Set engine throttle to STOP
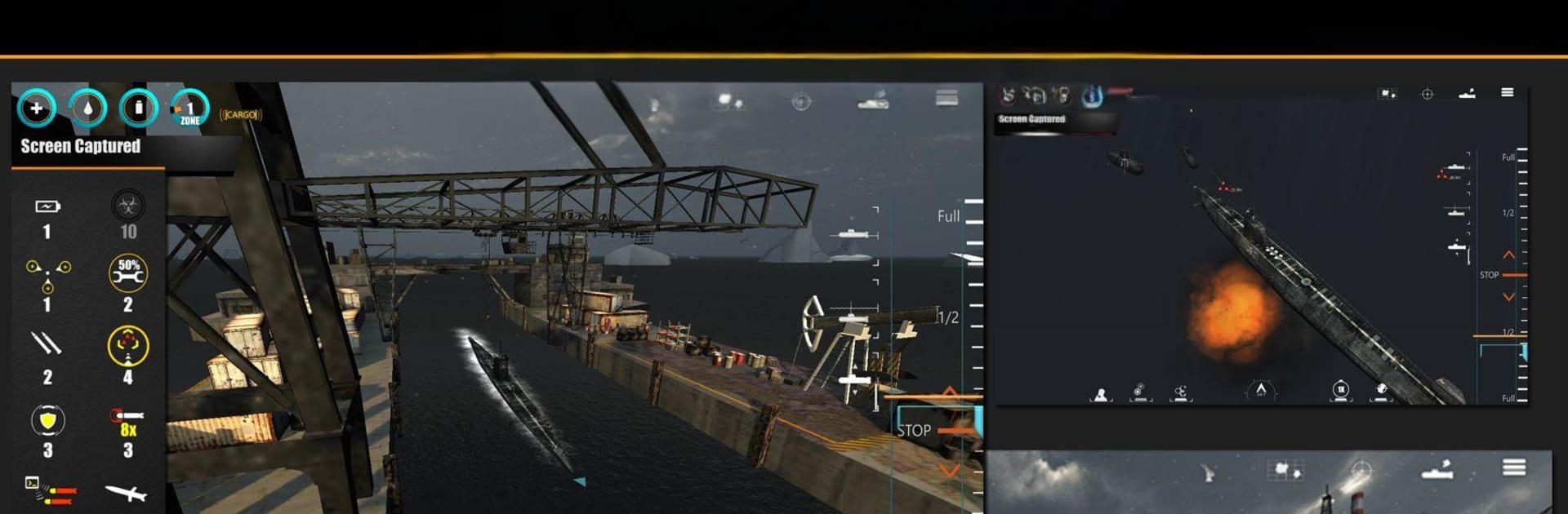The height and width of the screenshot is (514, 1568). point(915,430)
